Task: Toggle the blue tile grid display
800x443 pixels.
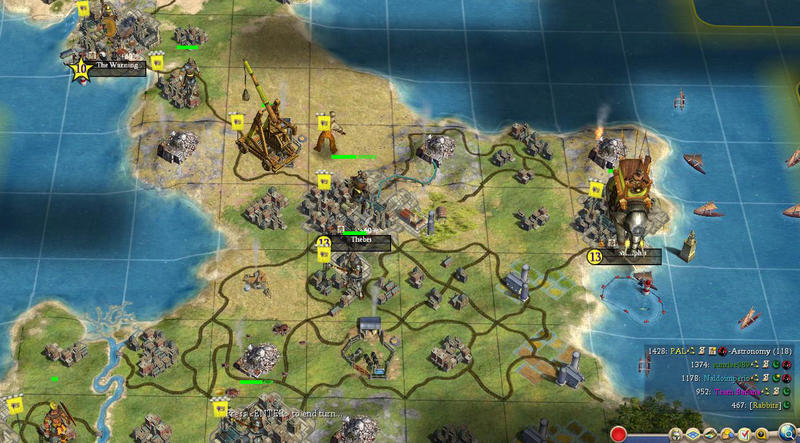Action: 694,435
